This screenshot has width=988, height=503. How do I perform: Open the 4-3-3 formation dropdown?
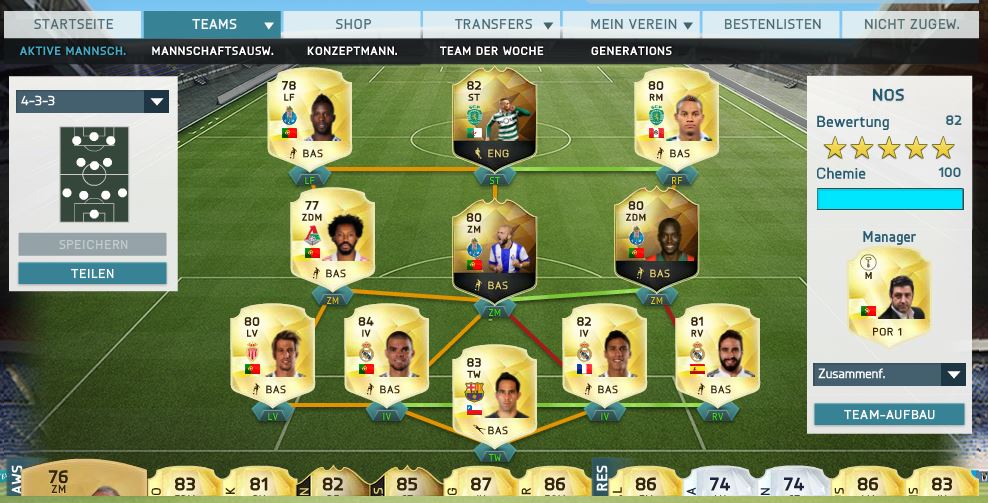[x=92, y=101]
